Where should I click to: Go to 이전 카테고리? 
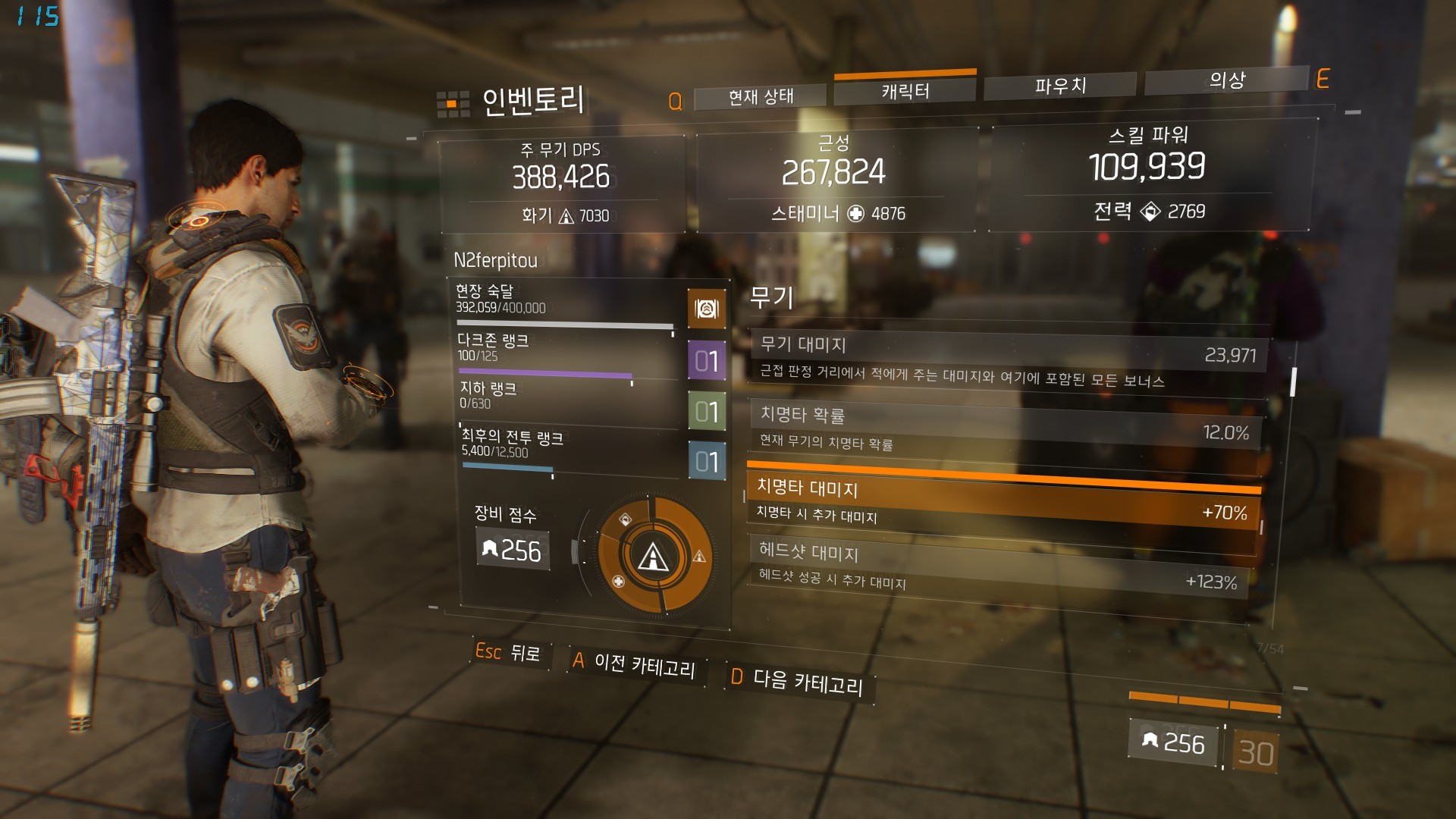[634, 664]
